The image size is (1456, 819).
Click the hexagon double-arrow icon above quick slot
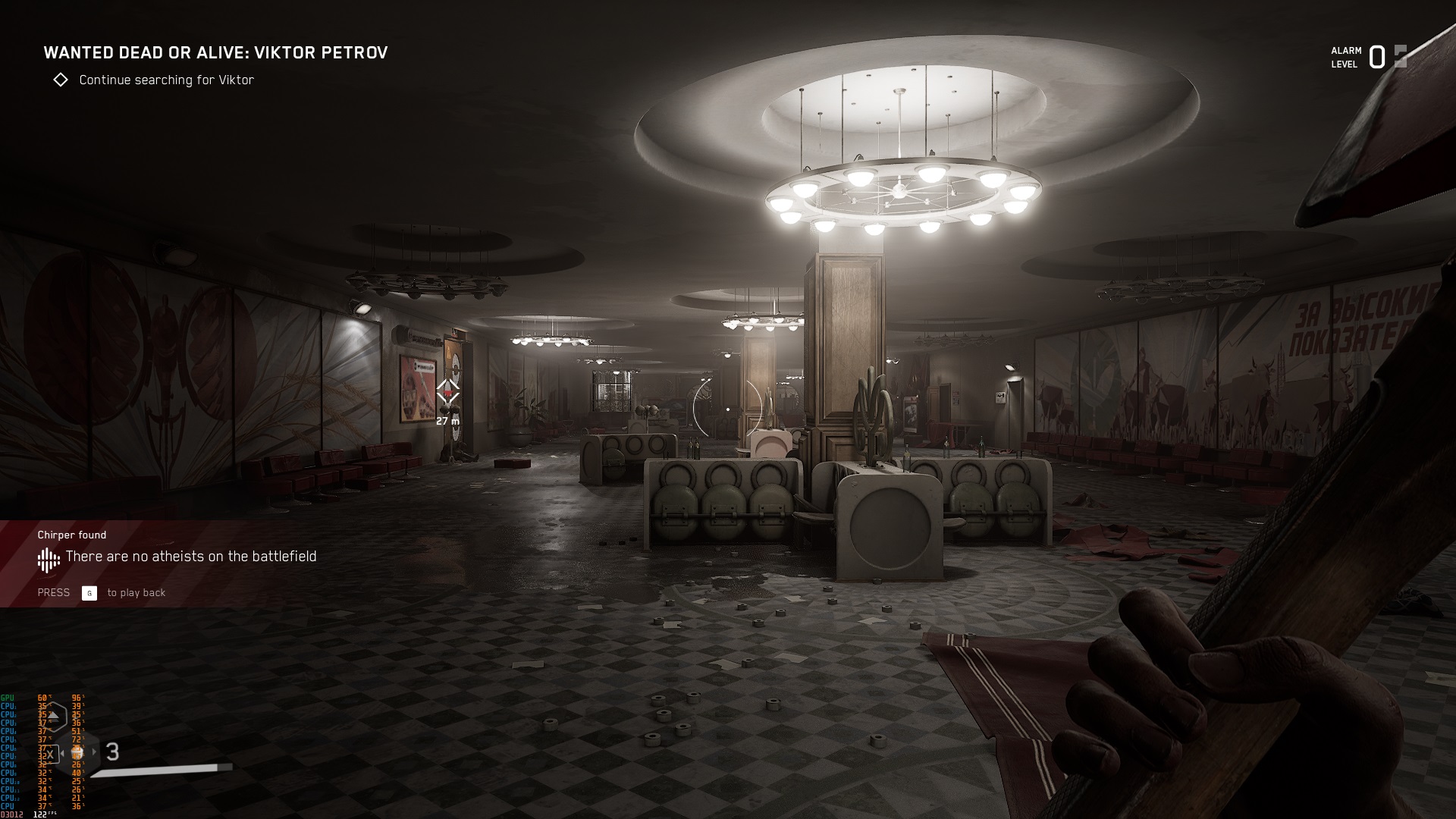point(54,715)
